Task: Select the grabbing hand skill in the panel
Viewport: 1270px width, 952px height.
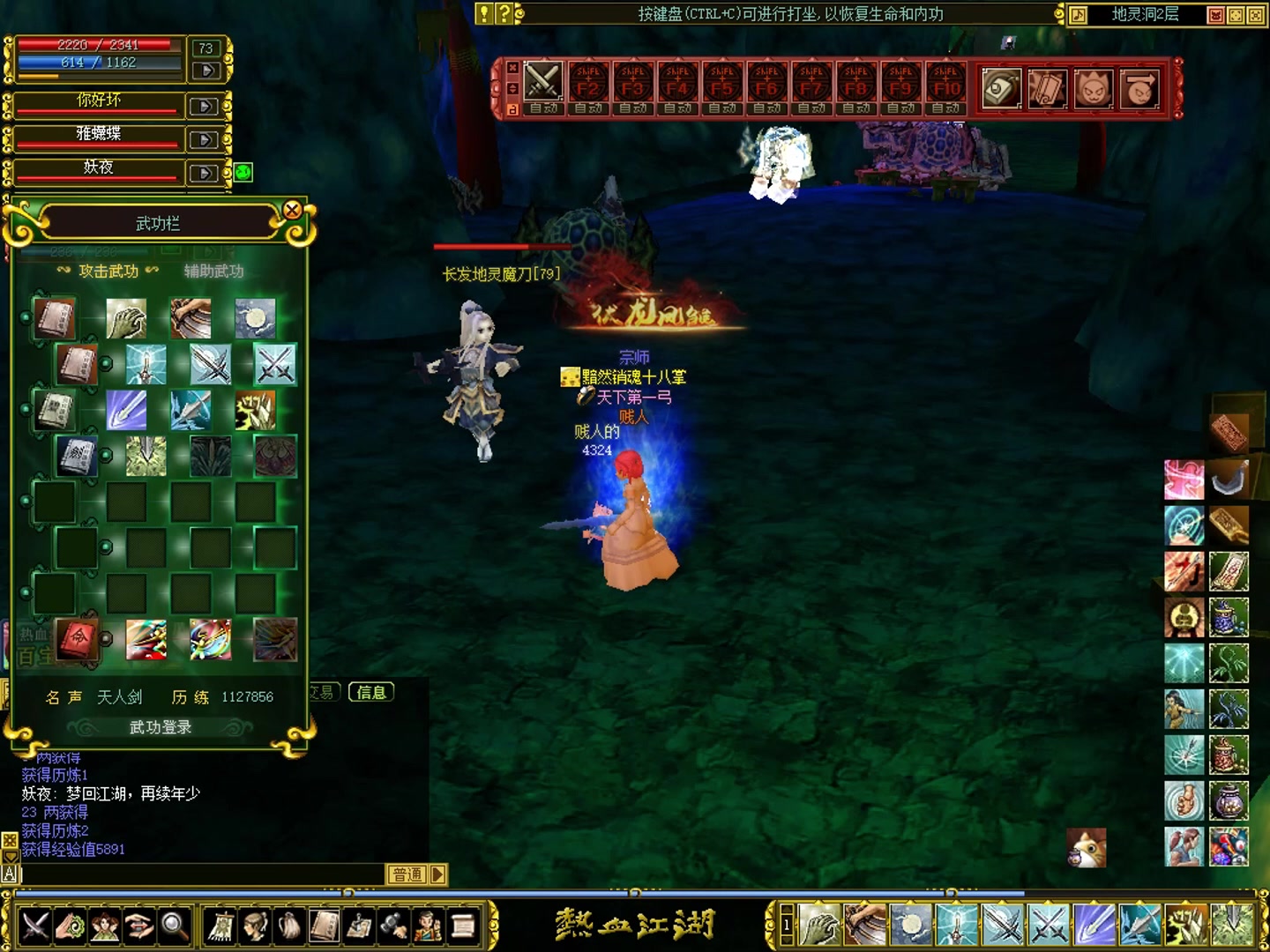Action: (x=126, y=318)
